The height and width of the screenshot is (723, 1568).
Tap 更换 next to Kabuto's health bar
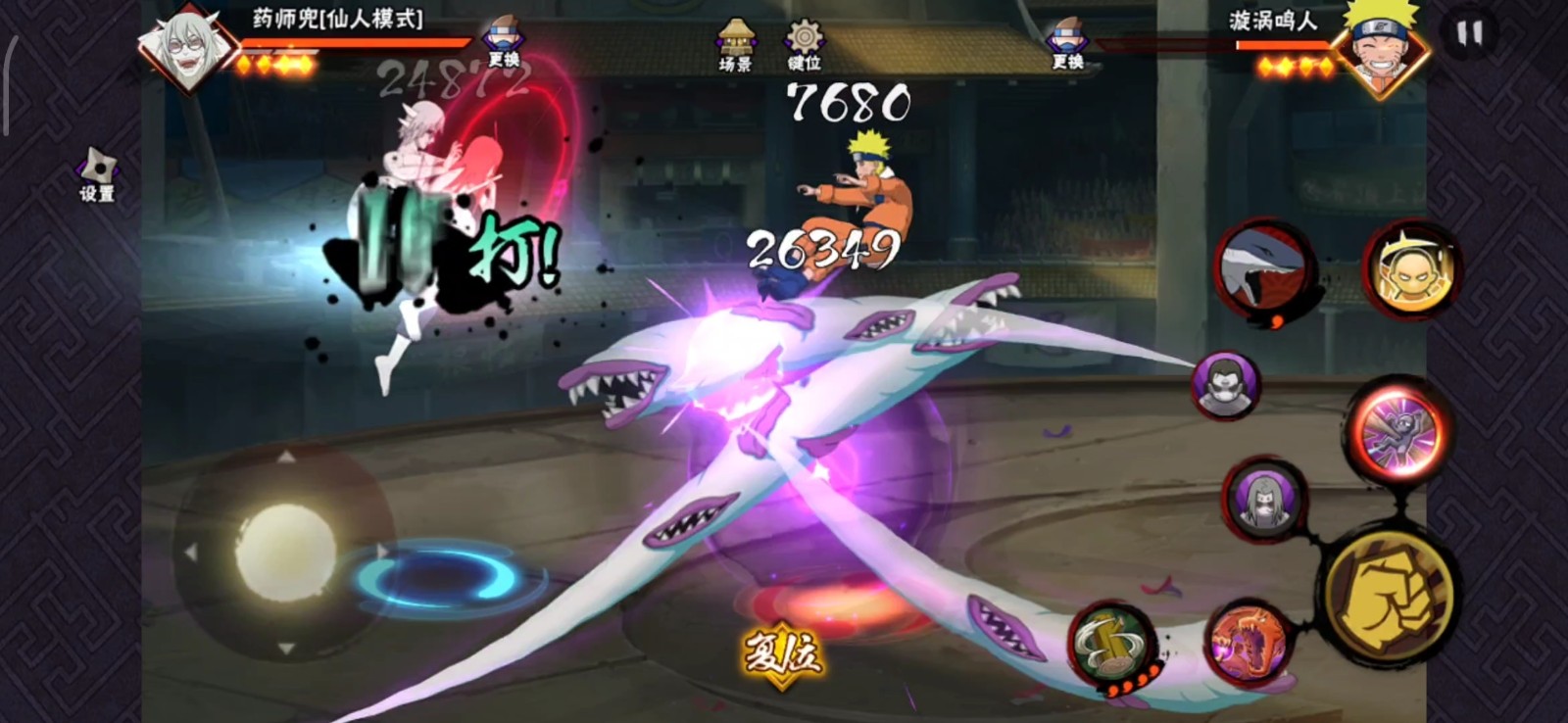pos(504,44)
